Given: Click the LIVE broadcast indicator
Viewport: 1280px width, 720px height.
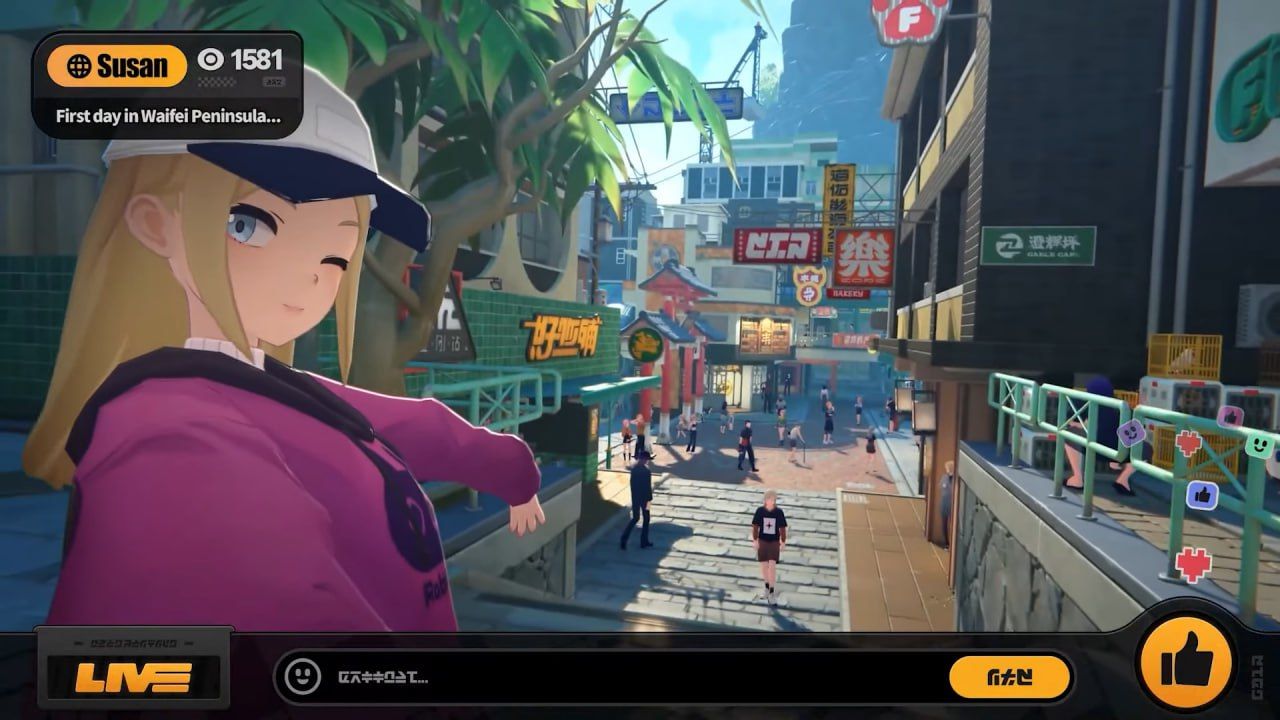Looking at the screenshot, I should tap(134, 677).
